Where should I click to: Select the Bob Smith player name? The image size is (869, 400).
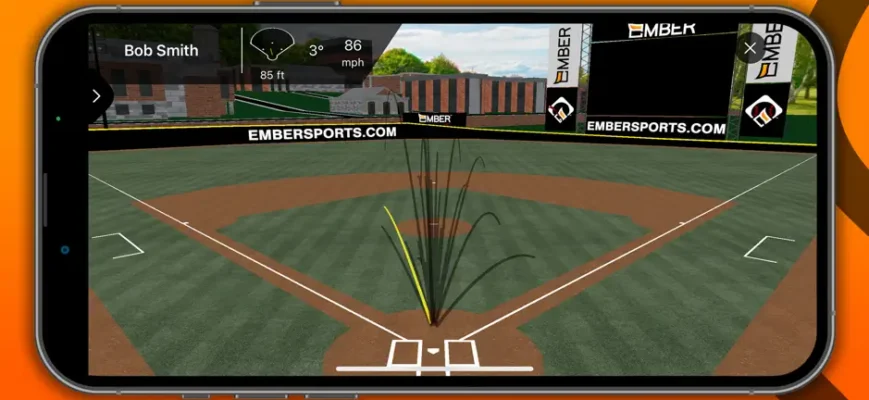click(x=161, y=50)
